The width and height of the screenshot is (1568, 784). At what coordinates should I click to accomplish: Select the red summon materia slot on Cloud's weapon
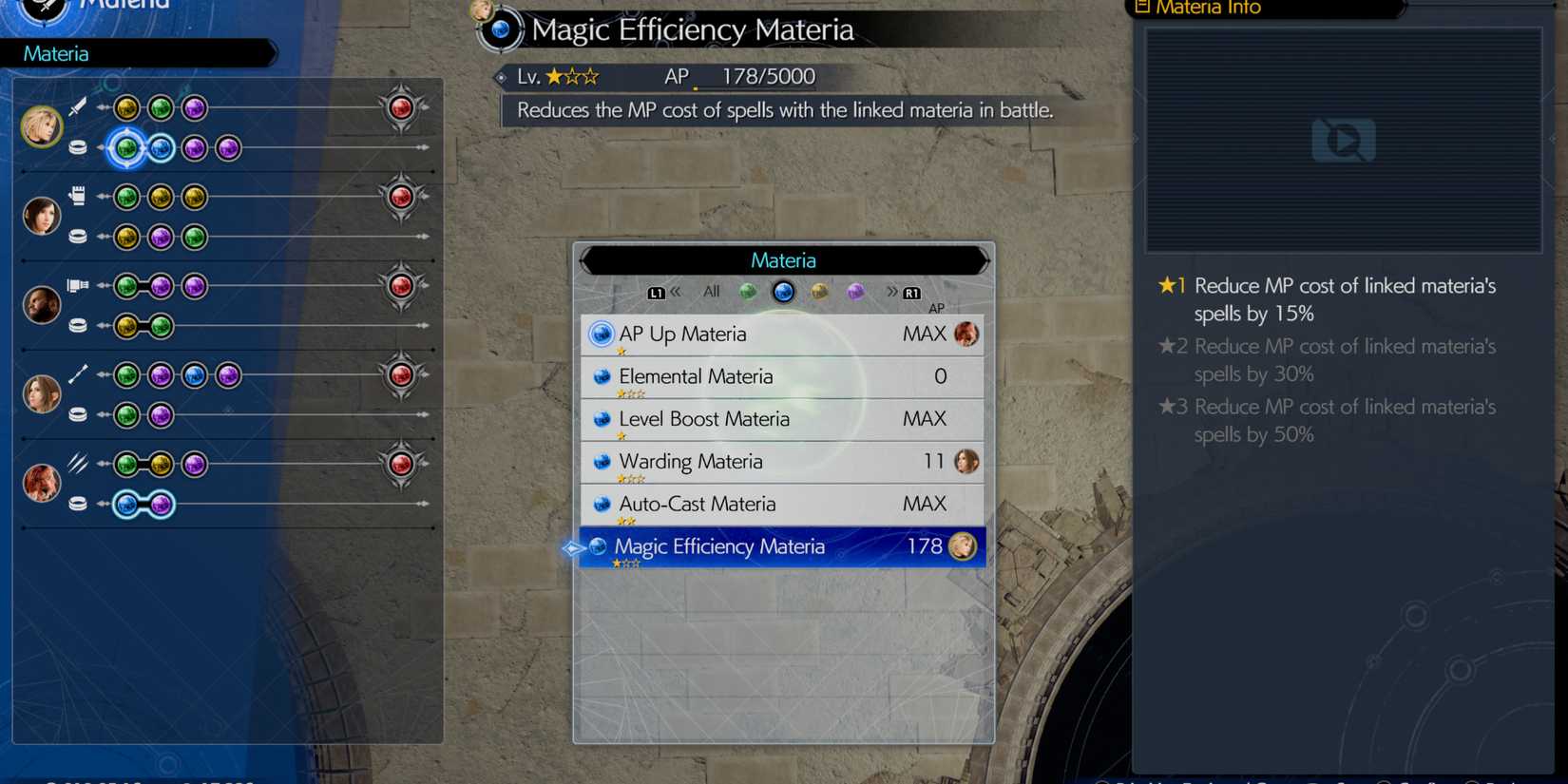click(x=401, y=107)
